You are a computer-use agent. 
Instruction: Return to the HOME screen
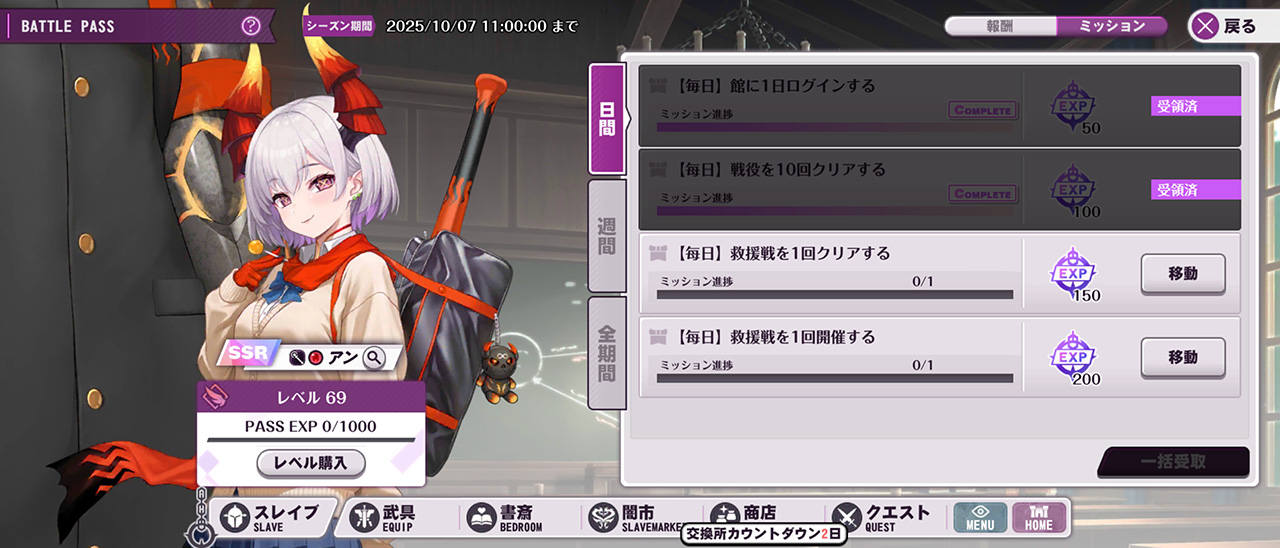1039,517
